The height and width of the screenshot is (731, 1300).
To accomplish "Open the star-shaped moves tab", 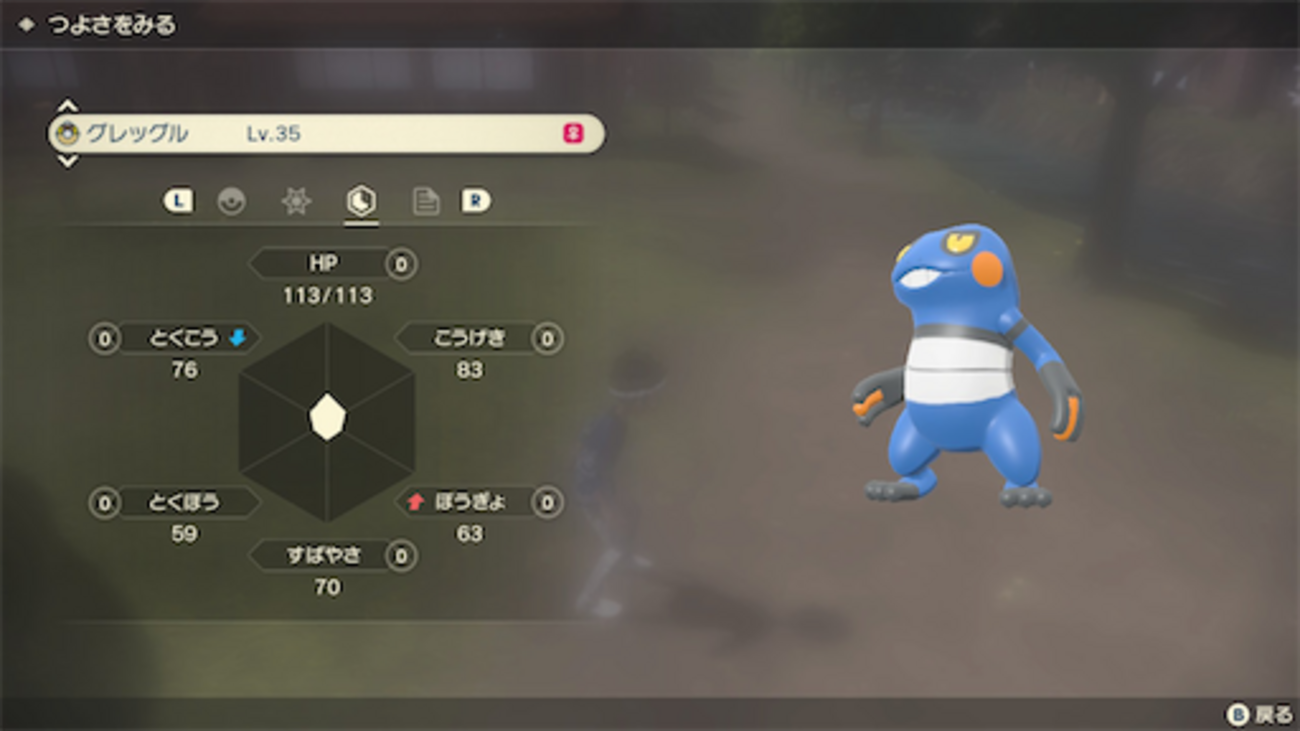I will pos(296,201).
